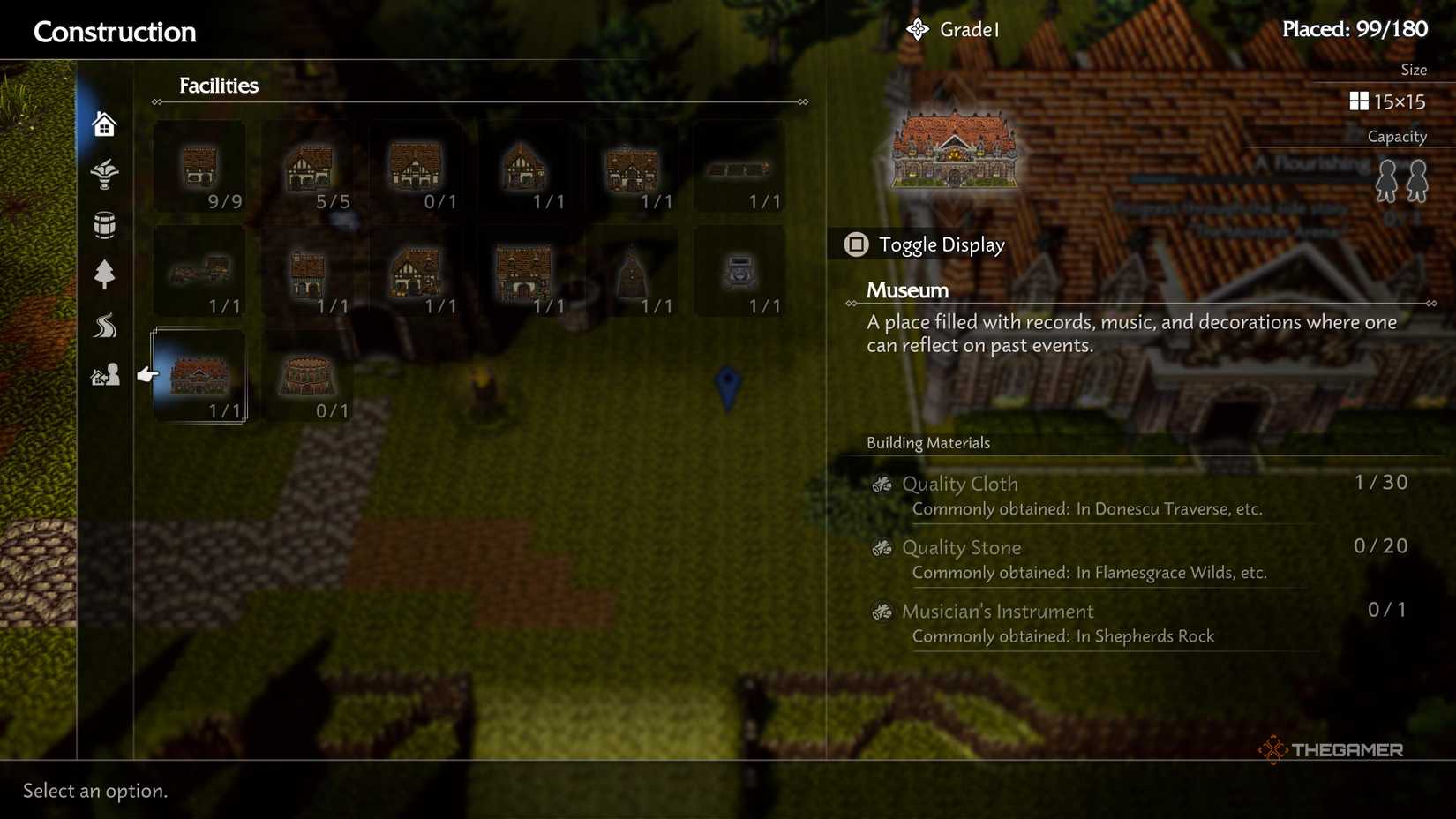Click the Grade I diamond icon

tap(918, 28)
